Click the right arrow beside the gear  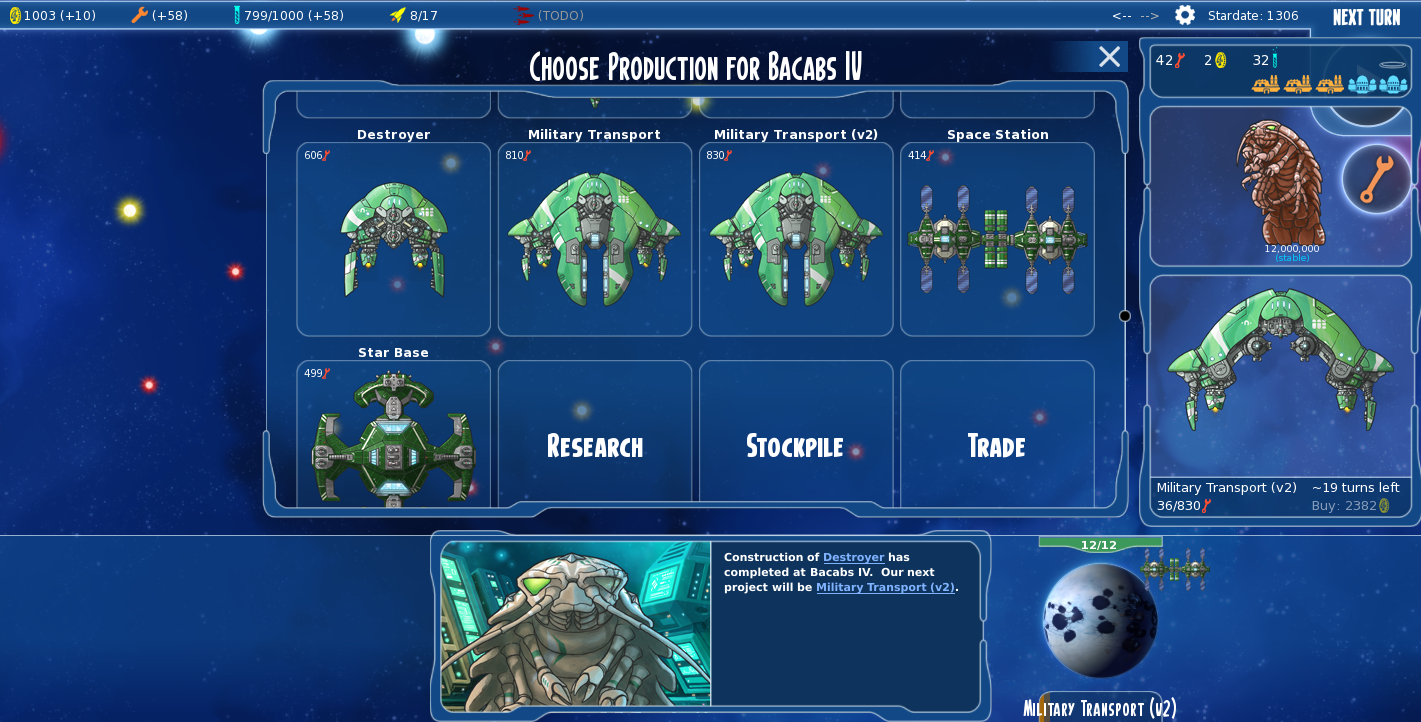[x=1150, y=16]
